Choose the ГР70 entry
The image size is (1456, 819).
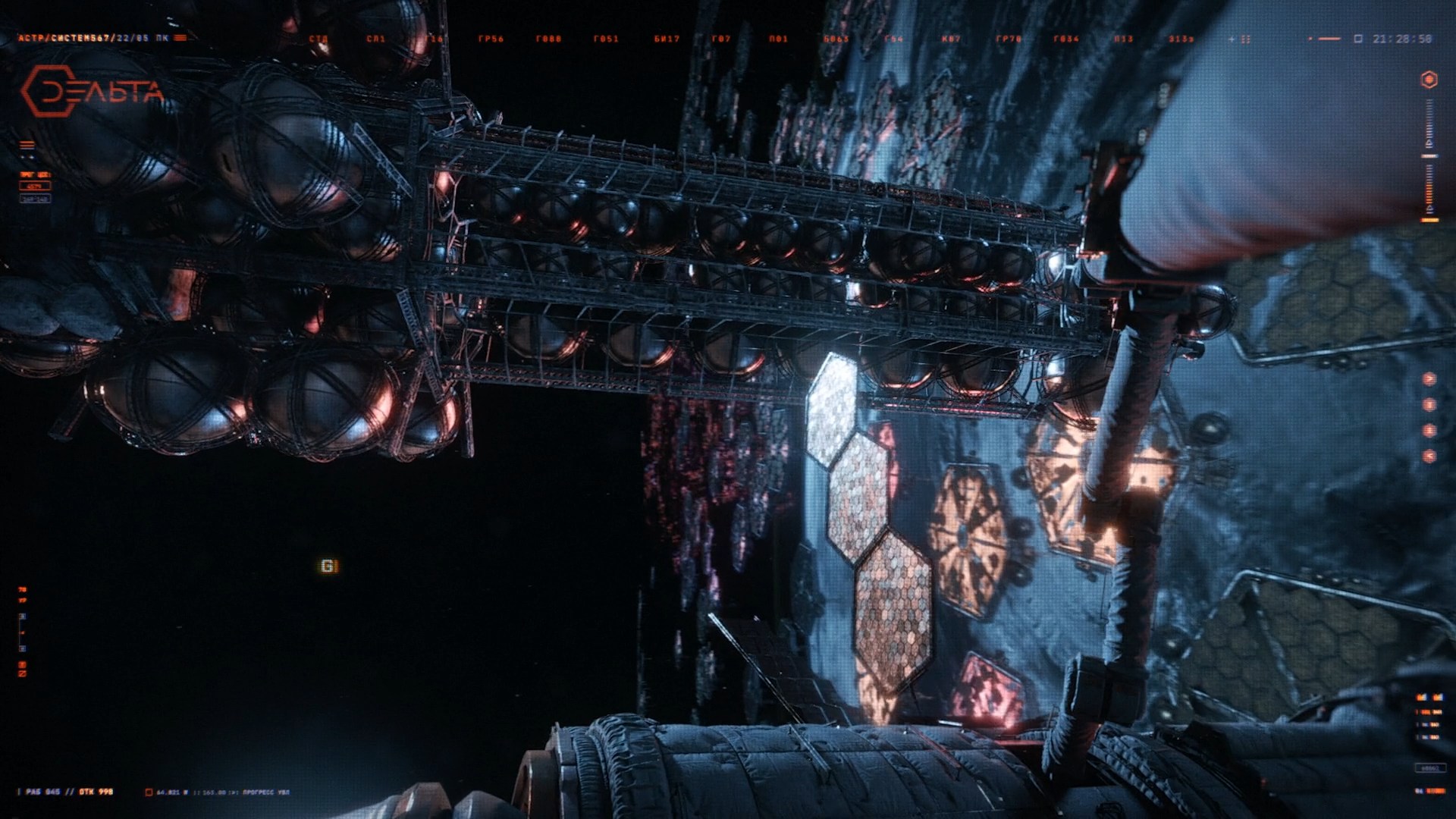1009,39
